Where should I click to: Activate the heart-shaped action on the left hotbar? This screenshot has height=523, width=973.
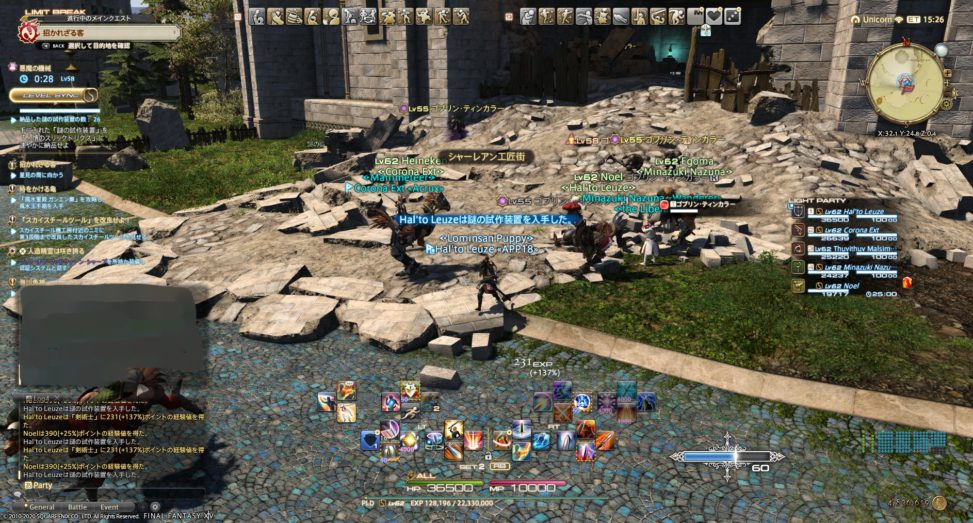[410, 388]
